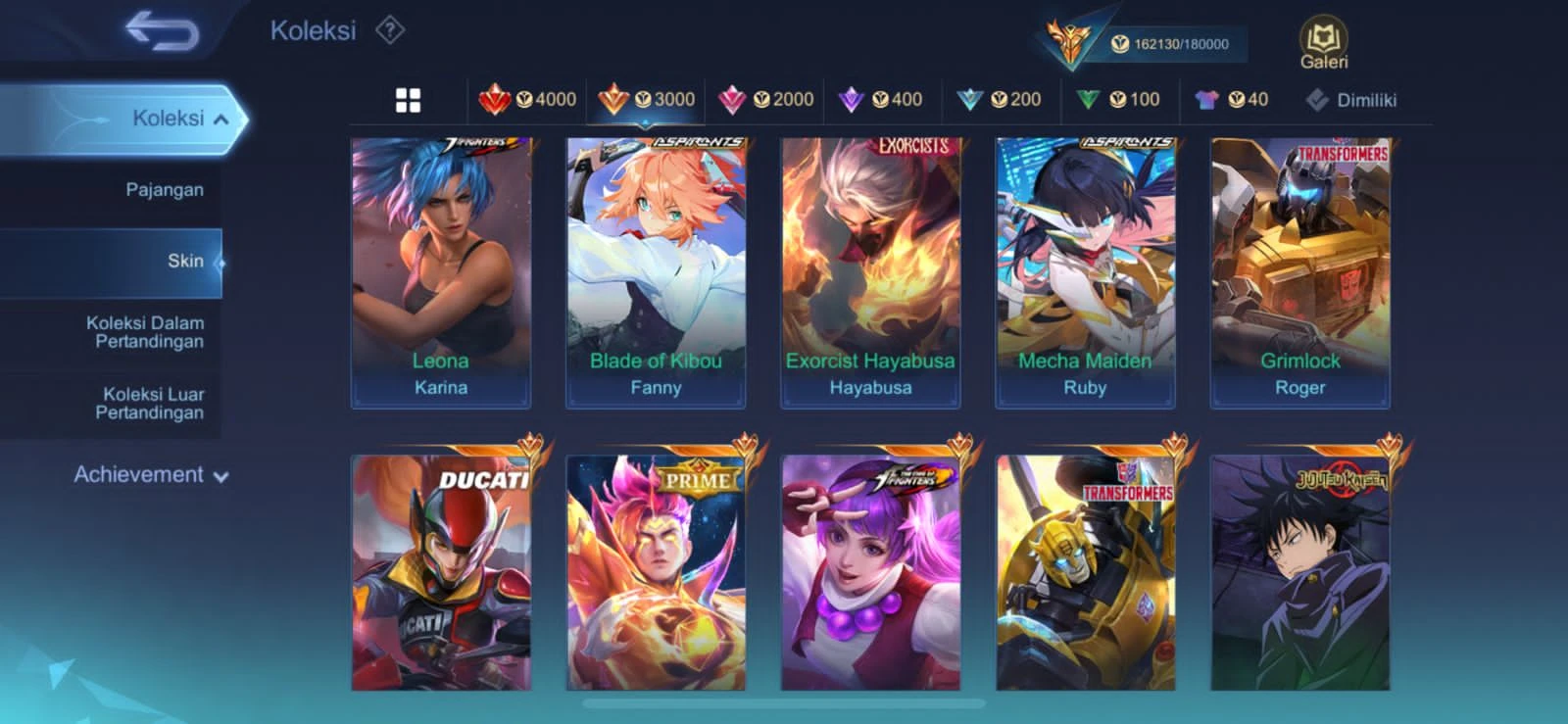1568x724 pixels.
Task: Toggle the Dimiliki owned filter
Action: pos(1351,100)
